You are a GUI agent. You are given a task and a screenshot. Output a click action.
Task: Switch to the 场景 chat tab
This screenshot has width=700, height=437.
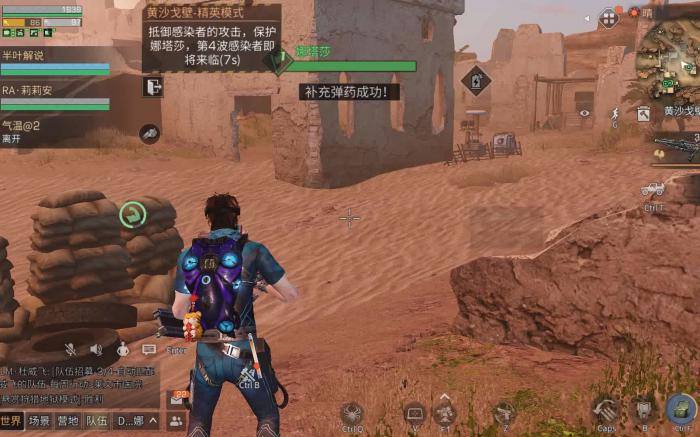[39, 421]
